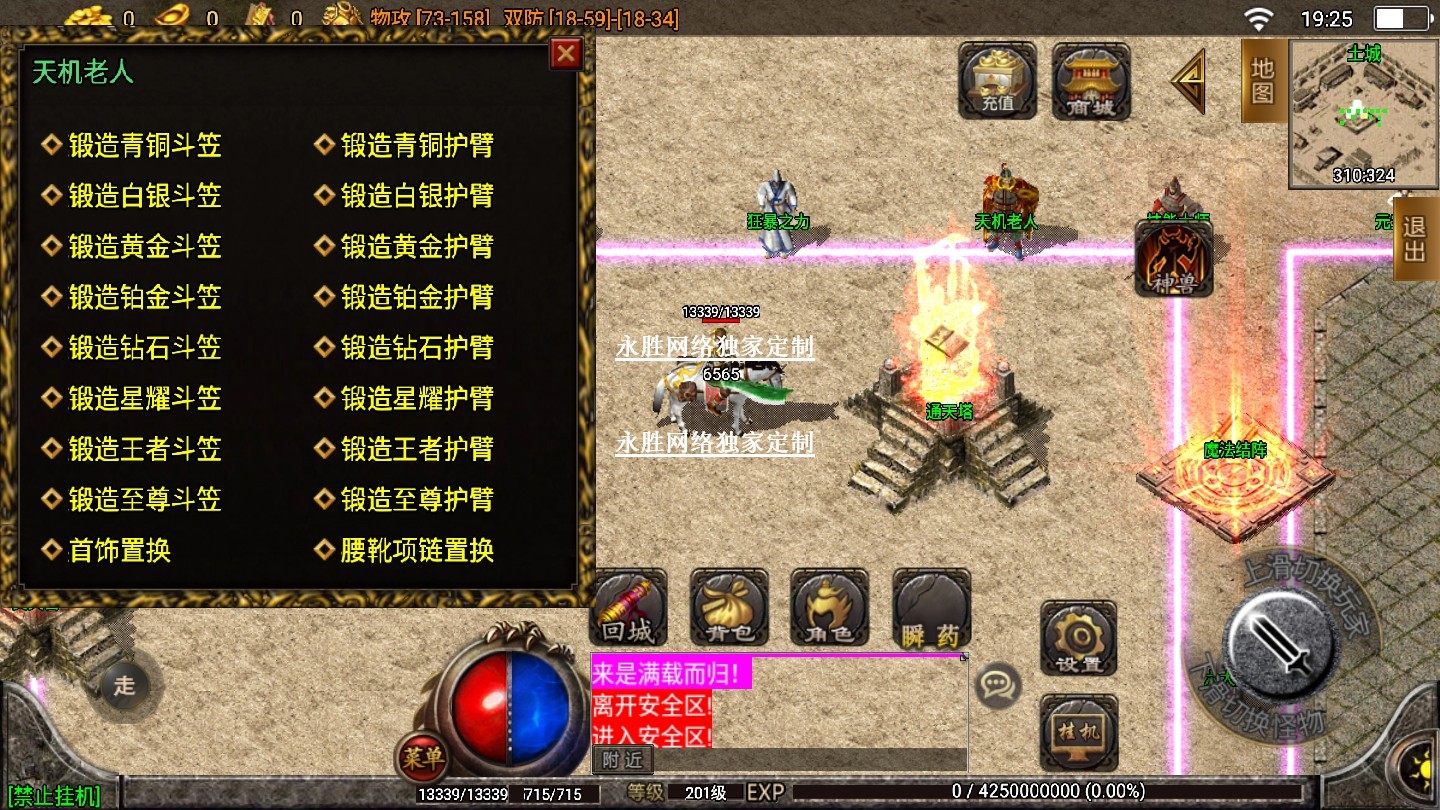The height and width of the screenshot is (810, 1440).
Task: Select 锻造钻石斗笠 forging option
Action: [x=144, y=348]
